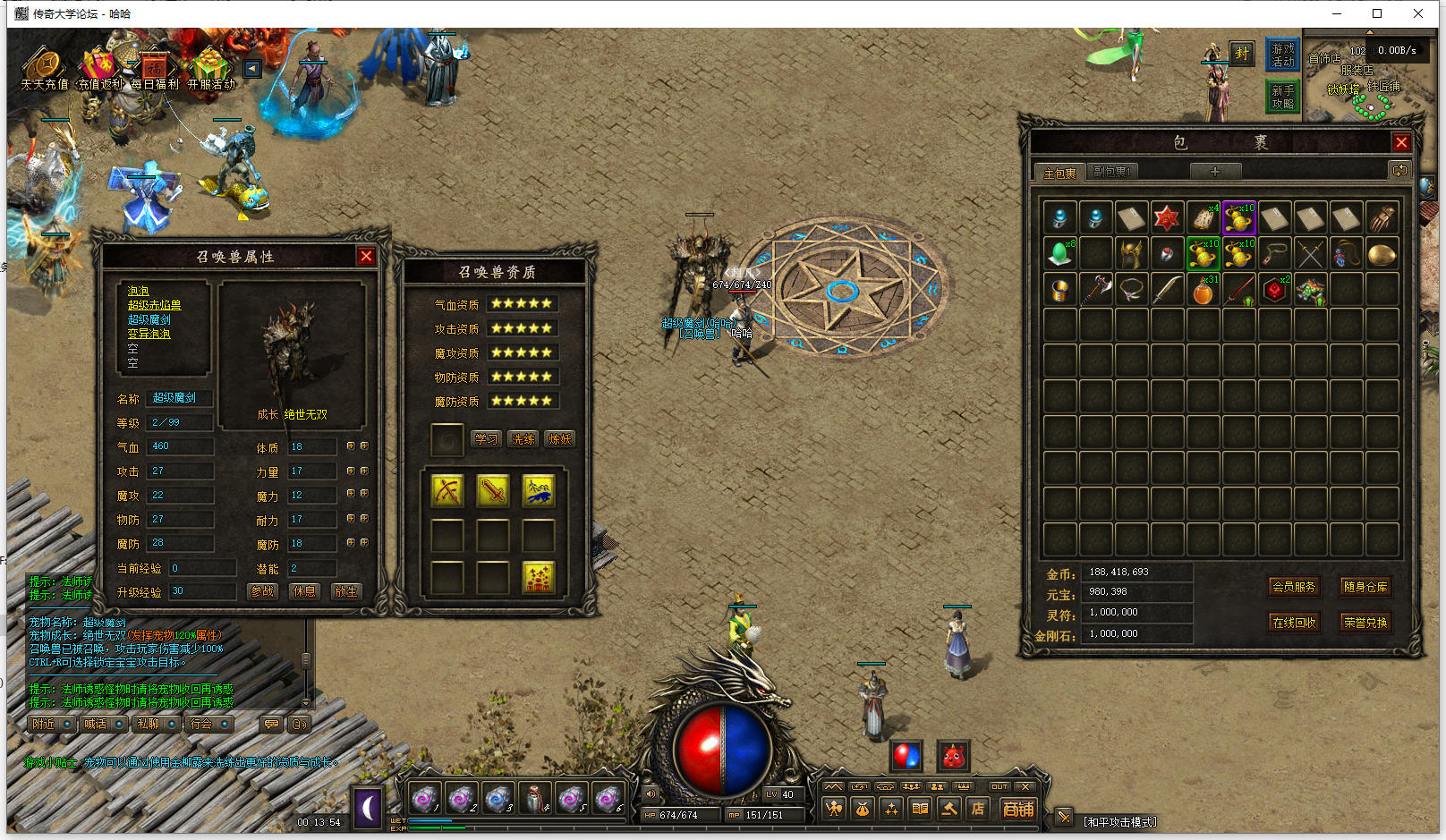Open the 开服活动 server event gift icon
The width and height of the screenshot is (1446, 840).
[x=211, y=69]
